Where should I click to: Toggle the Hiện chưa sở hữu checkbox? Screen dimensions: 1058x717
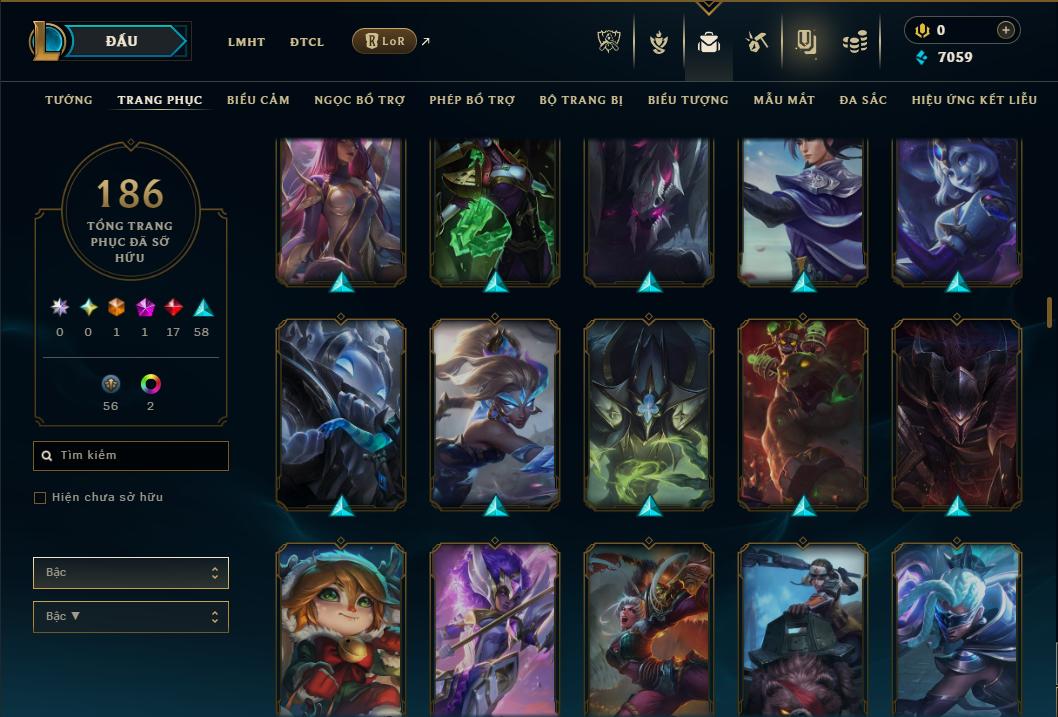(40, 497)
